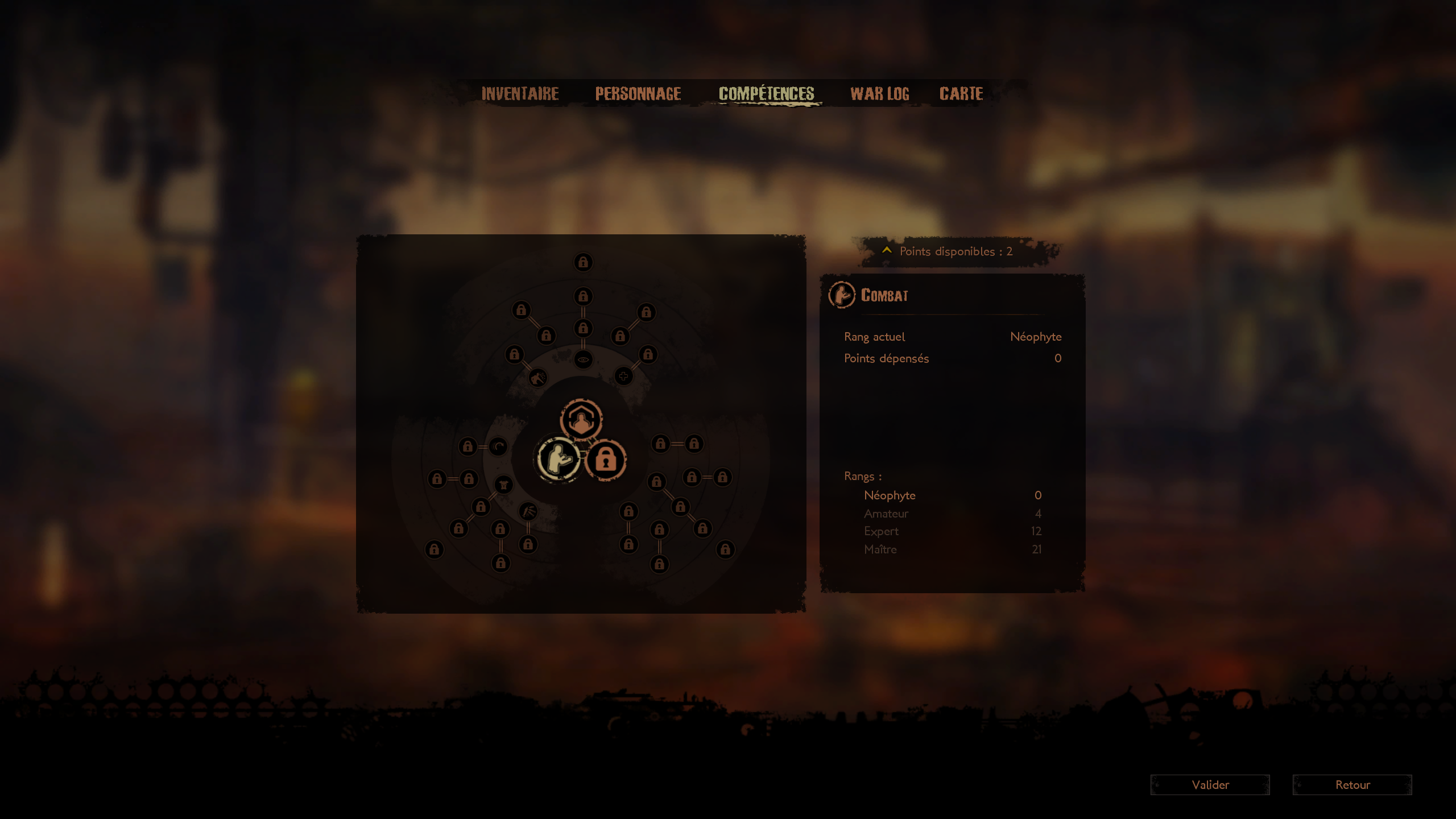This screenshot has width=1456, height=819.
Task: Click the large locked central skill tree
Action: pos(606,461)
